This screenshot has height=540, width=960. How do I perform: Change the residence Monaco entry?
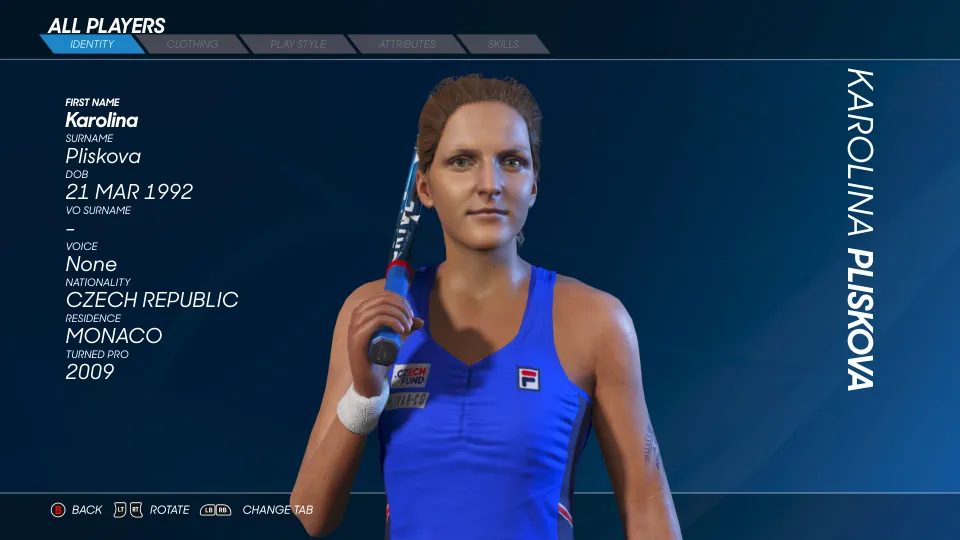pos(114,336)
